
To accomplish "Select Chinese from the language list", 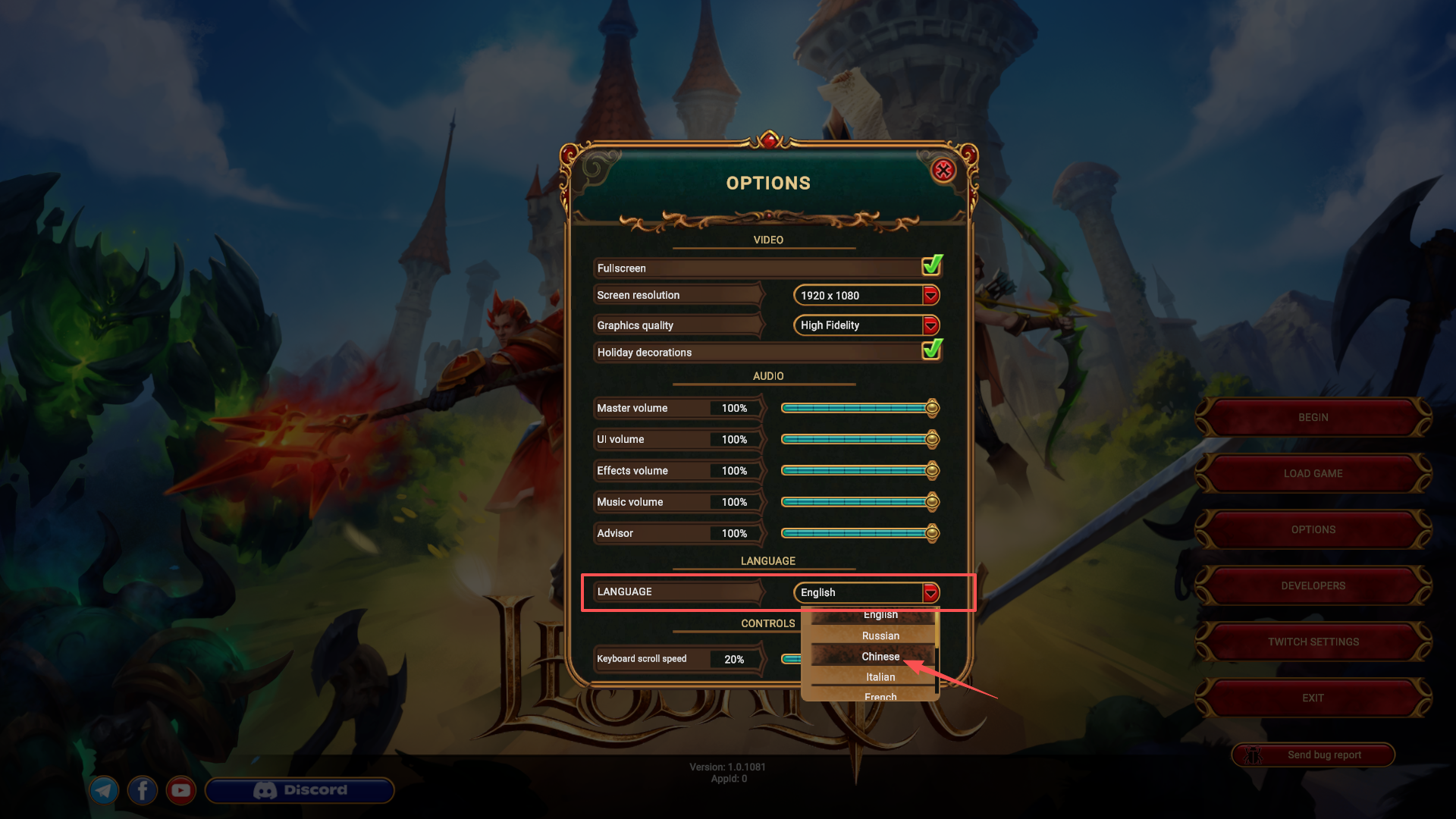I will [880, 656].
